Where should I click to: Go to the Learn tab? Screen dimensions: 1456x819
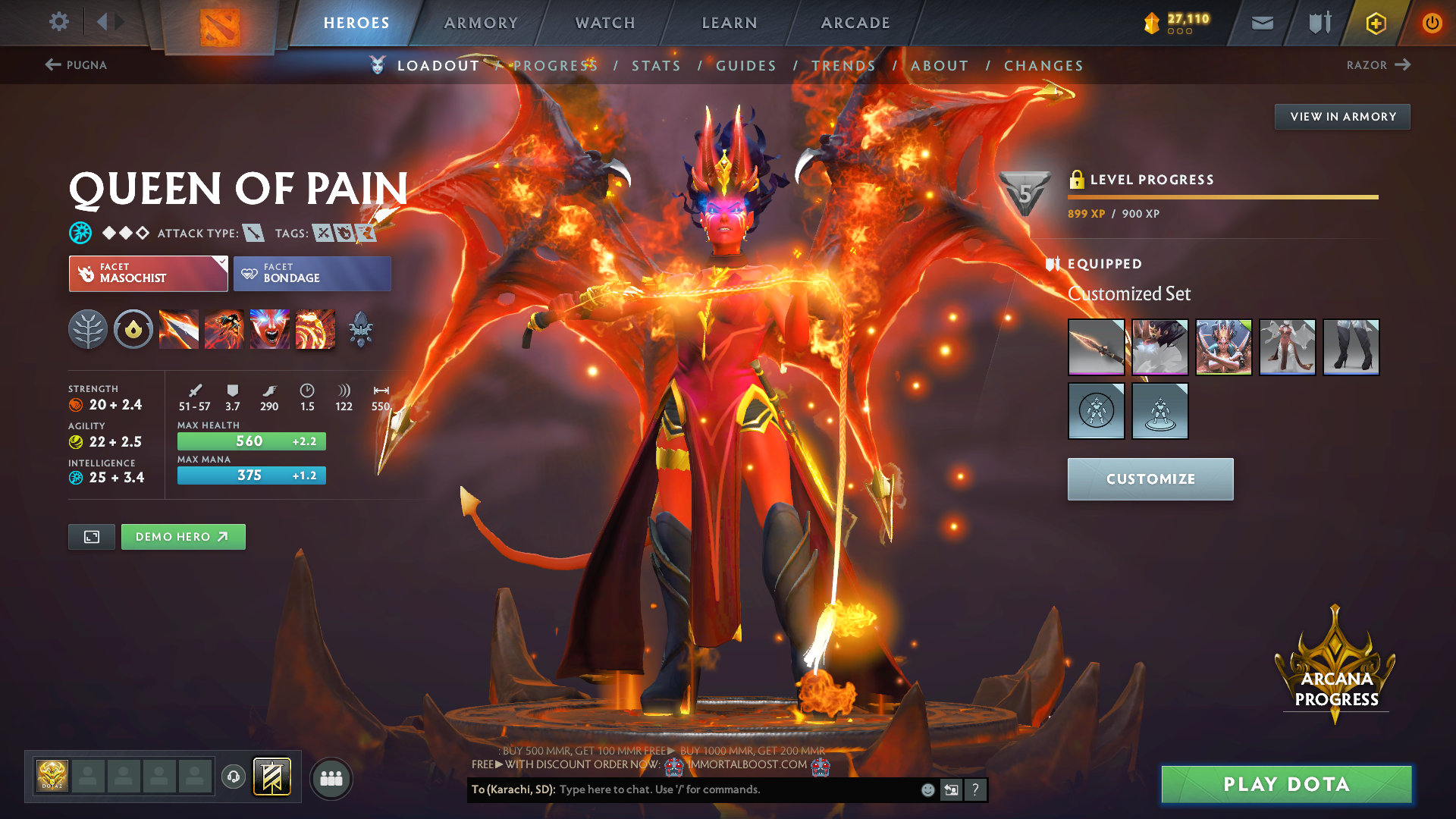pos(730,23)
